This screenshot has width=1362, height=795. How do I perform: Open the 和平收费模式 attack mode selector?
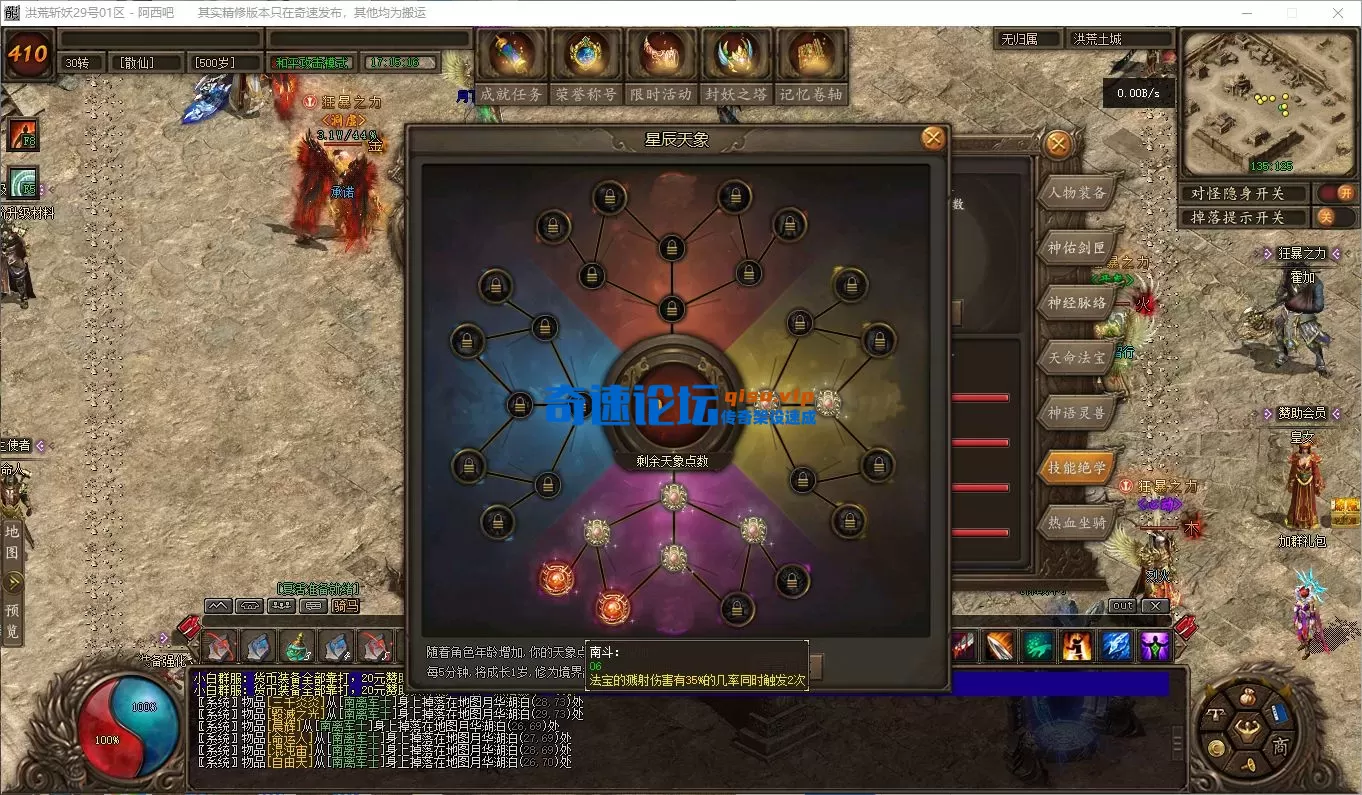coord(312,60)
